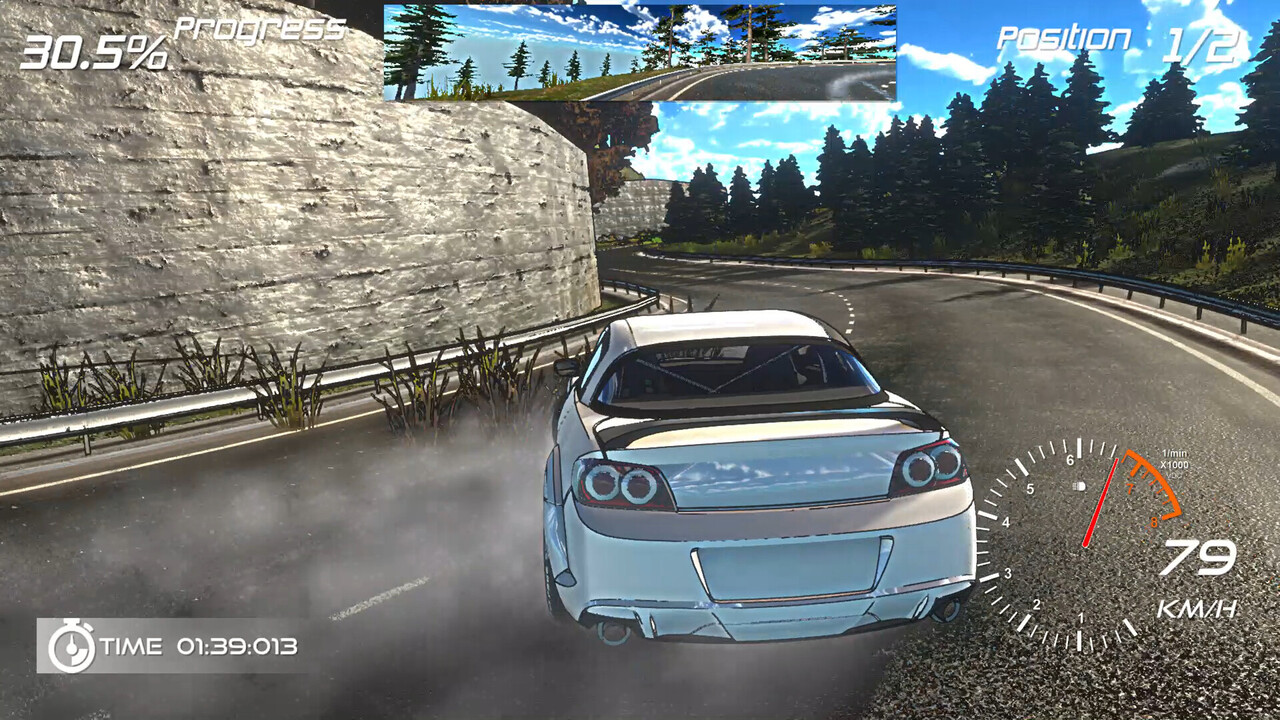
Task: Select the fuel indicator icon inside the tachometer
Action: [x=1078, y=487]
